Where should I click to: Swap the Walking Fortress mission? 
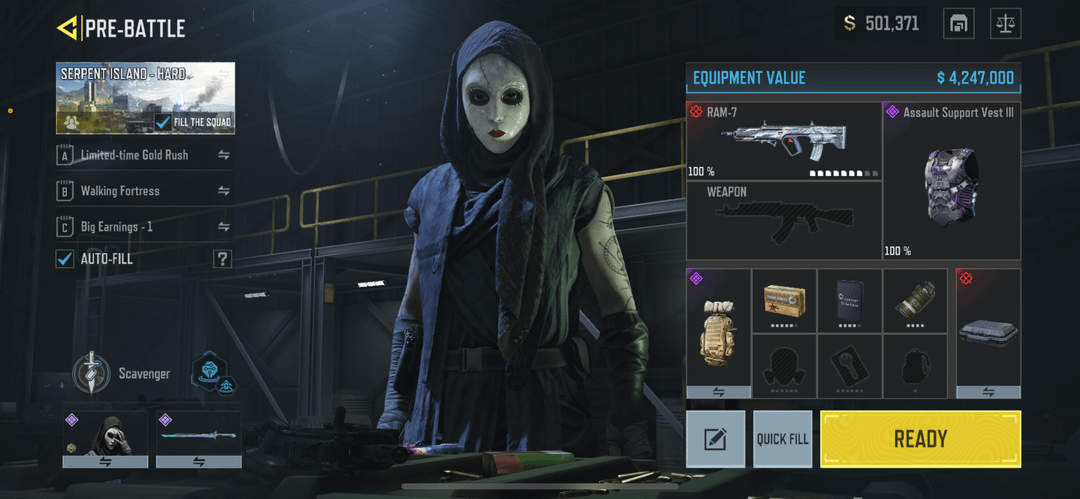(x=223, y=191)
